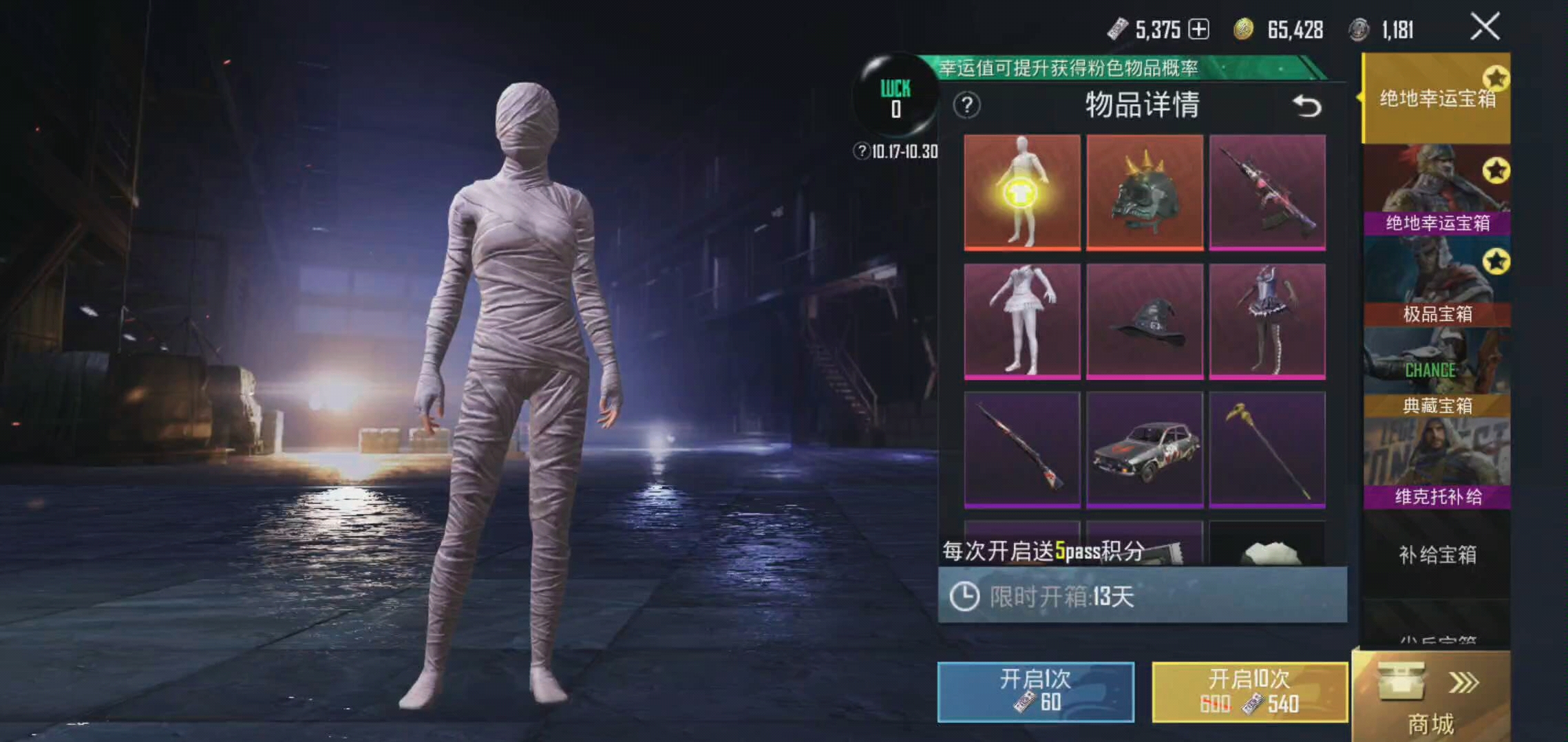Select the white ballerina outfit item
The image size is (1568, 742).
(x=1021, y=321)
